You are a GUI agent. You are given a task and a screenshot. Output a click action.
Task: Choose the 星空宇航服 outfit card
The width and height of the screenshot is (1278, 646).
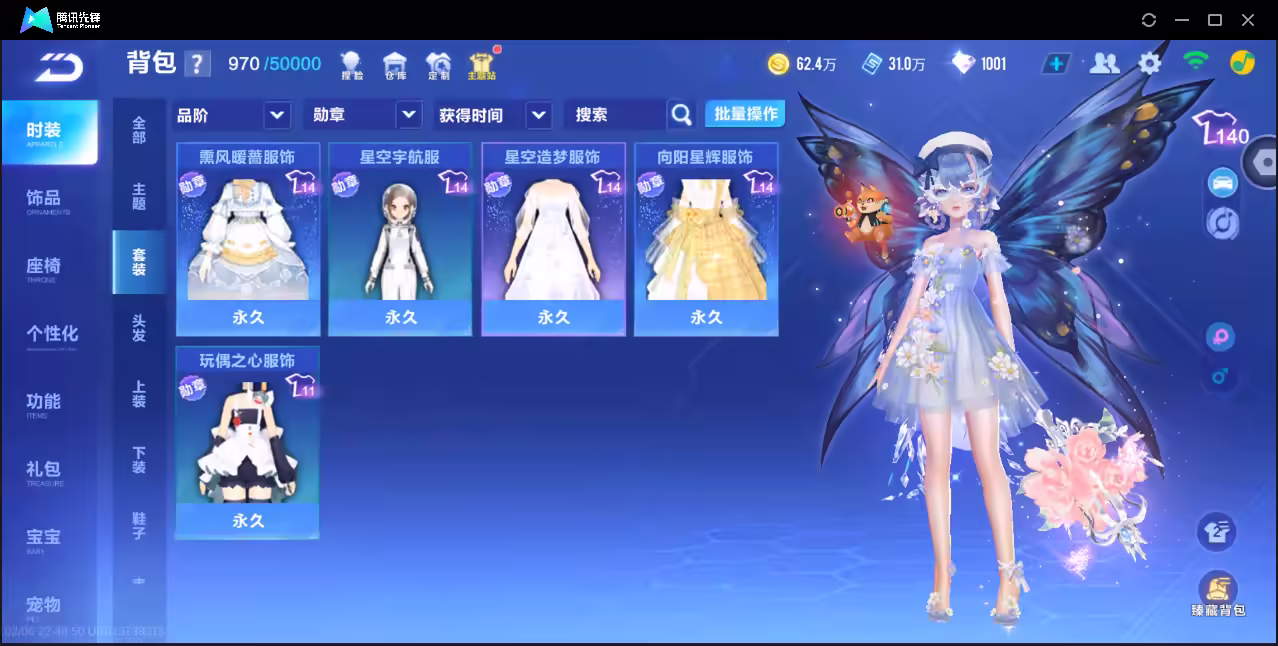tap(400, 238)
